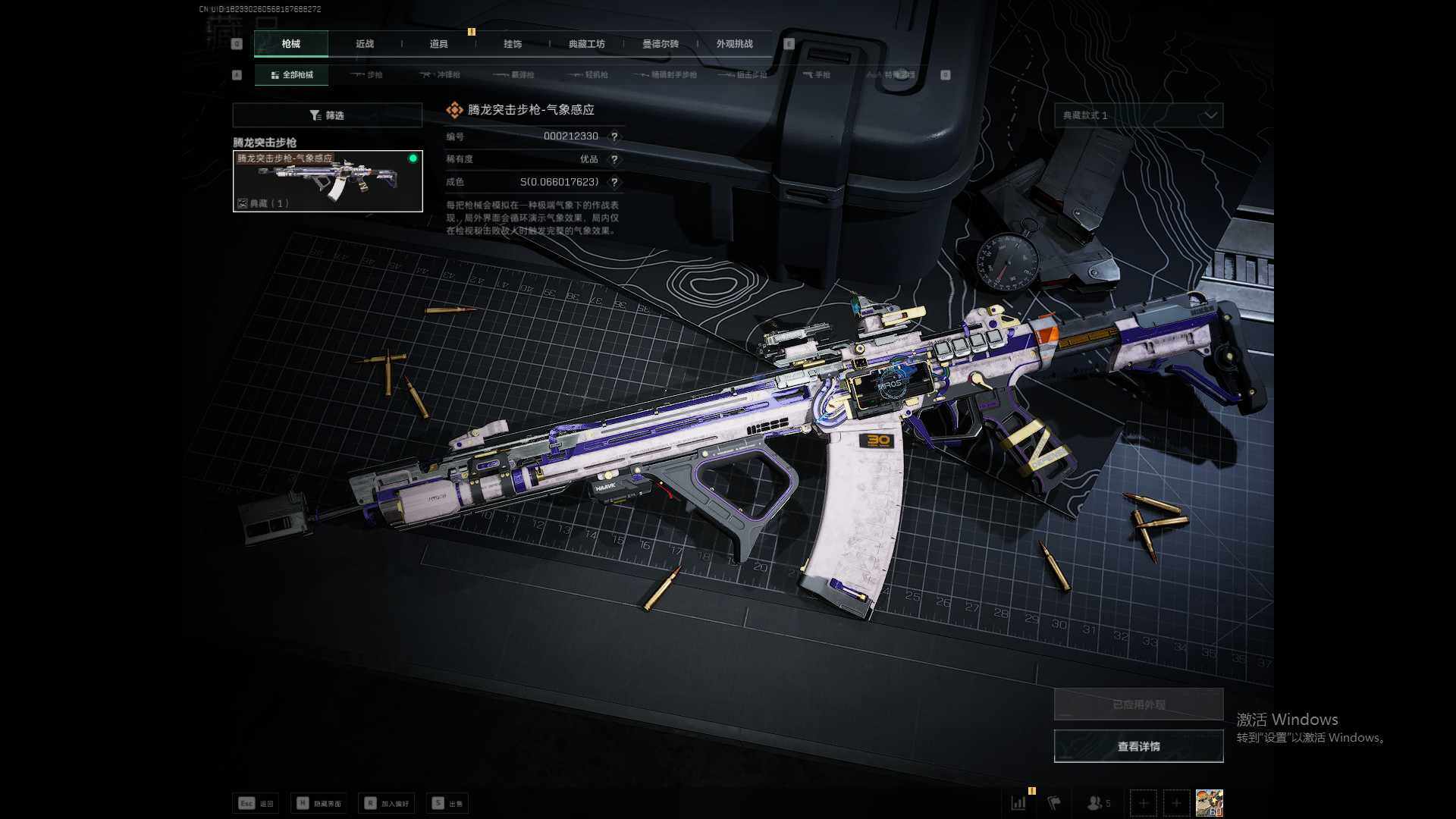Viewport: 1456px width, 819px height.
Task: Select the 腾龙突击步枪-气象感应 skin thumbnail
Action: (328, 181)
